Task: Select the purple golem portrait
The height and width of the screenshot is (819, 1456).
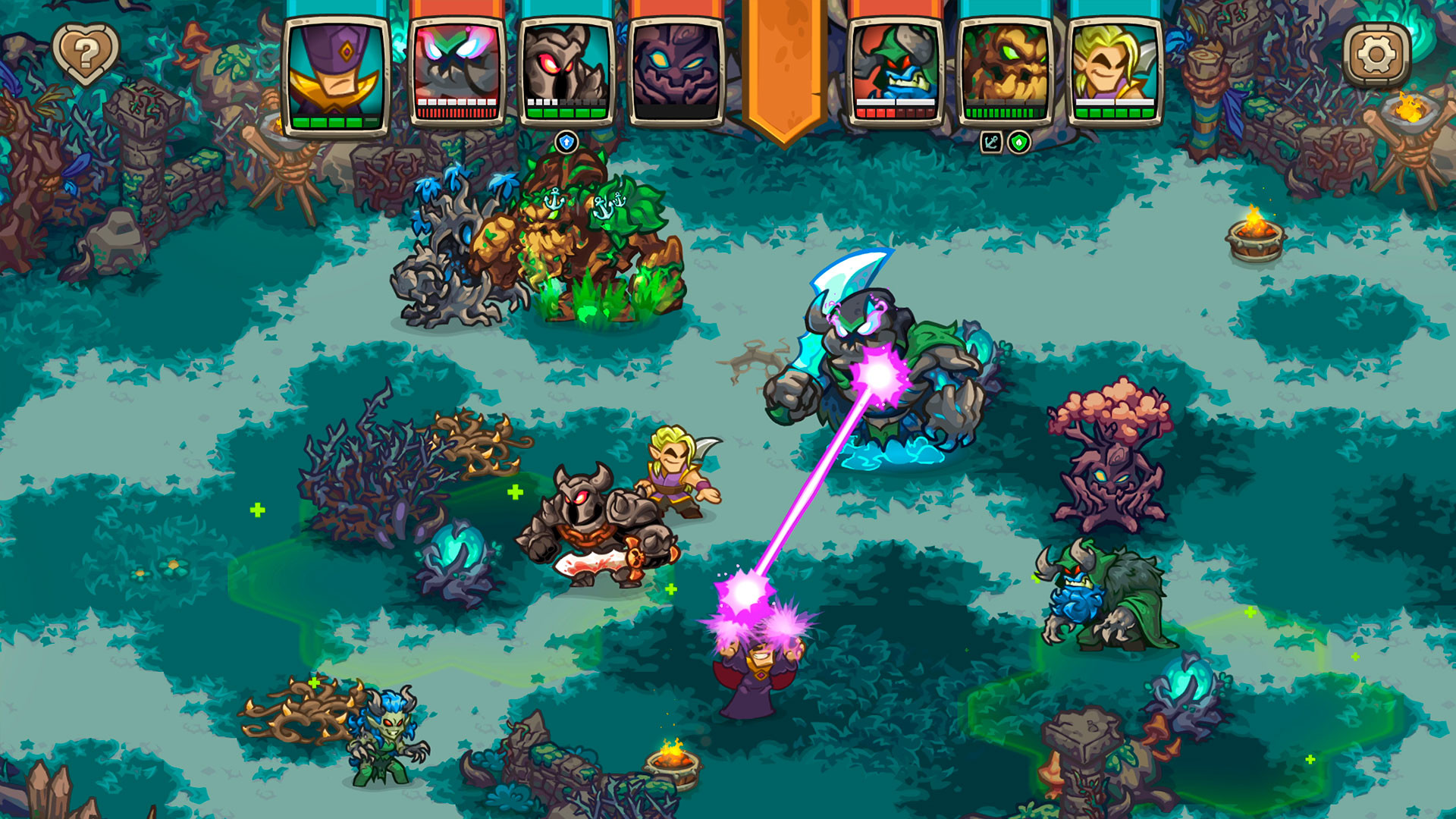Action: (673, 72)
